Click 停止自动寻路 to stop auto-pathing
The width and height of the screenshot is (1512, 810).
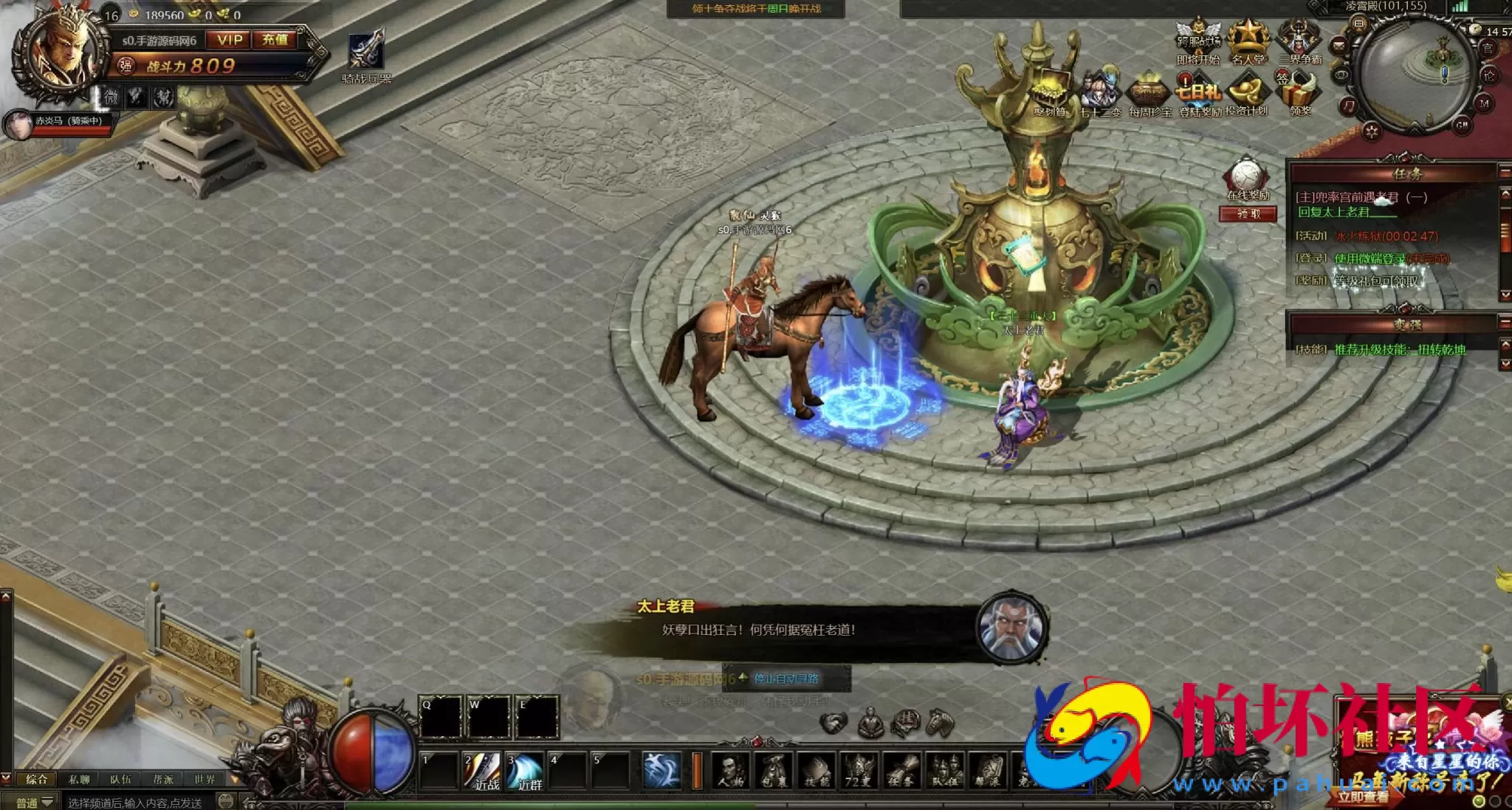click(x=786, y=679)
